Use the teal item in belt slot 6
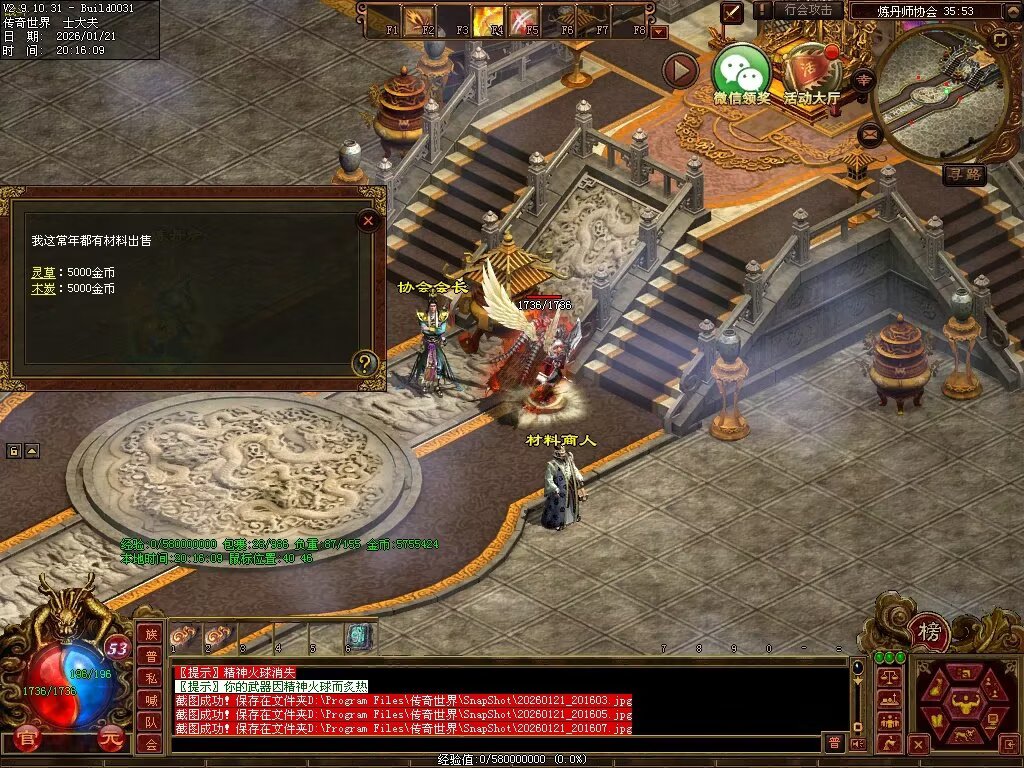The width and height of the screenshot is (1024, 768). 358,635
